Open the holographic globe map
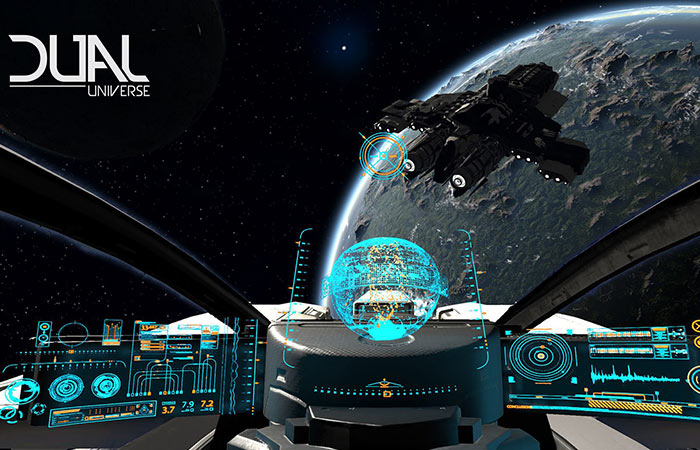This screenshot has width=700, height=450. tap(374, 283)
